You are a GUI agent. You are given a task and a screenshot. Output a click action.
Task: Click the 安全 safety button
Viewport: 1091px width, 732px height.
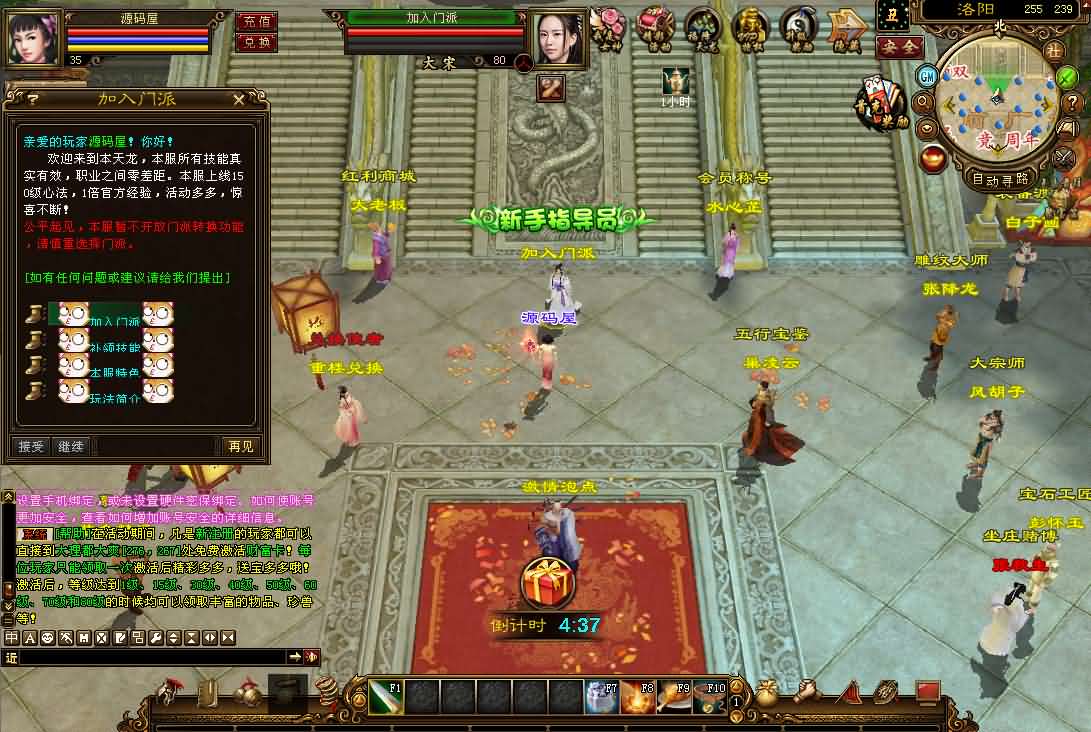(898, 46)
